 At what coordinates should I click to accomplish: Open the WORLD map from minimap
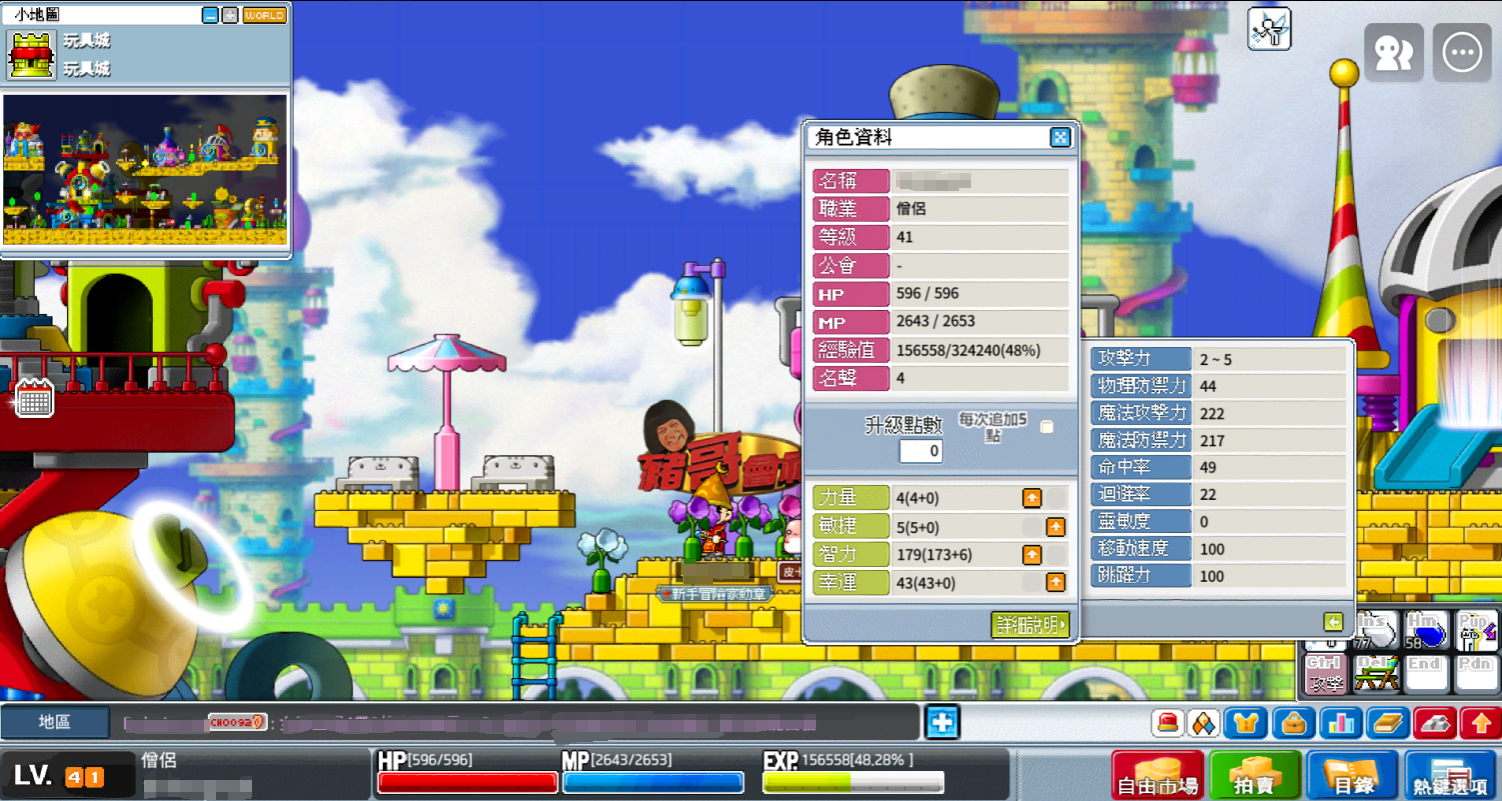264,16
